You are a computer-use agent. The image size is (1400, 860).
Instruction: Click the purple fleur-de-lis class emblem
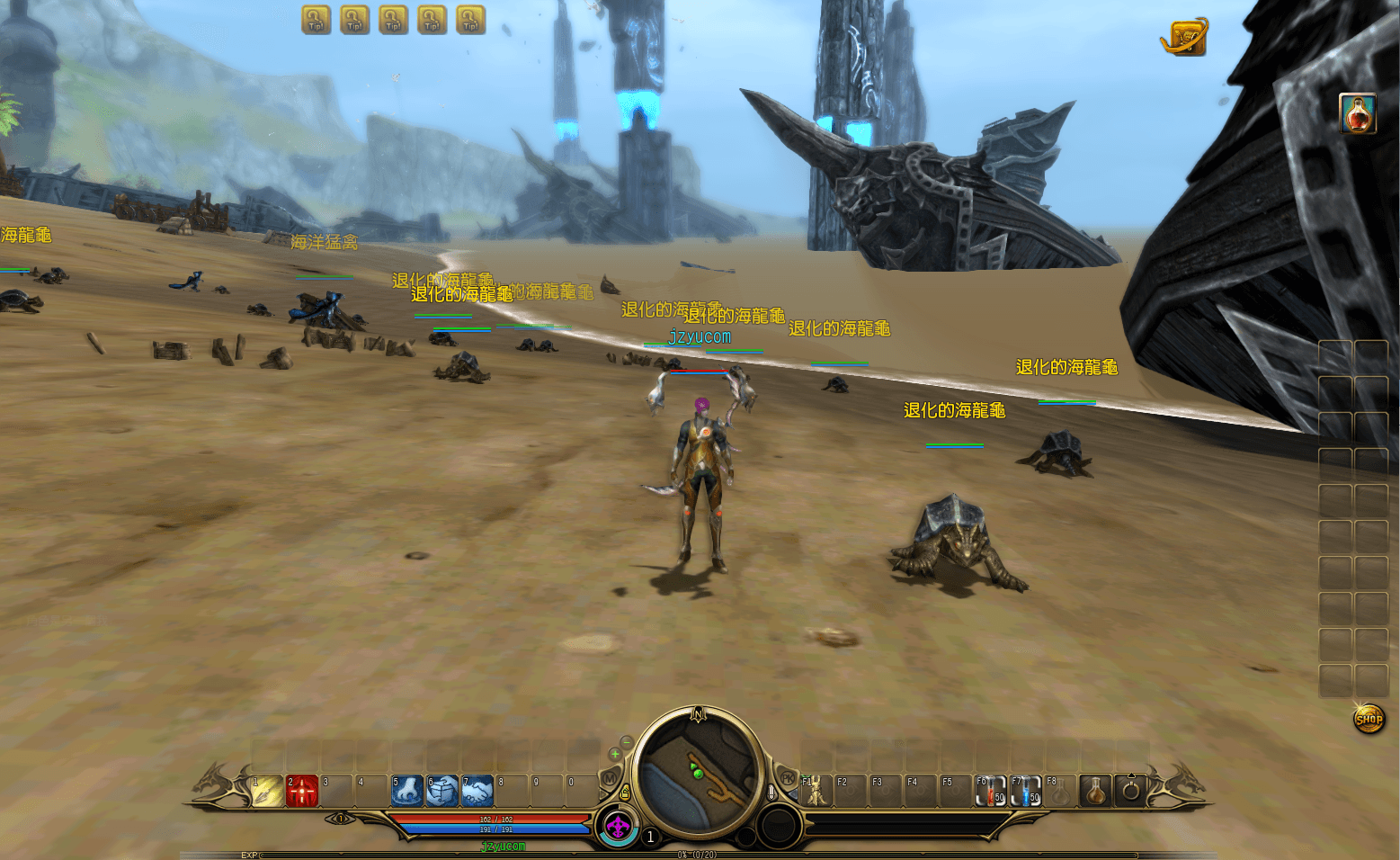[x=618, y=827]
